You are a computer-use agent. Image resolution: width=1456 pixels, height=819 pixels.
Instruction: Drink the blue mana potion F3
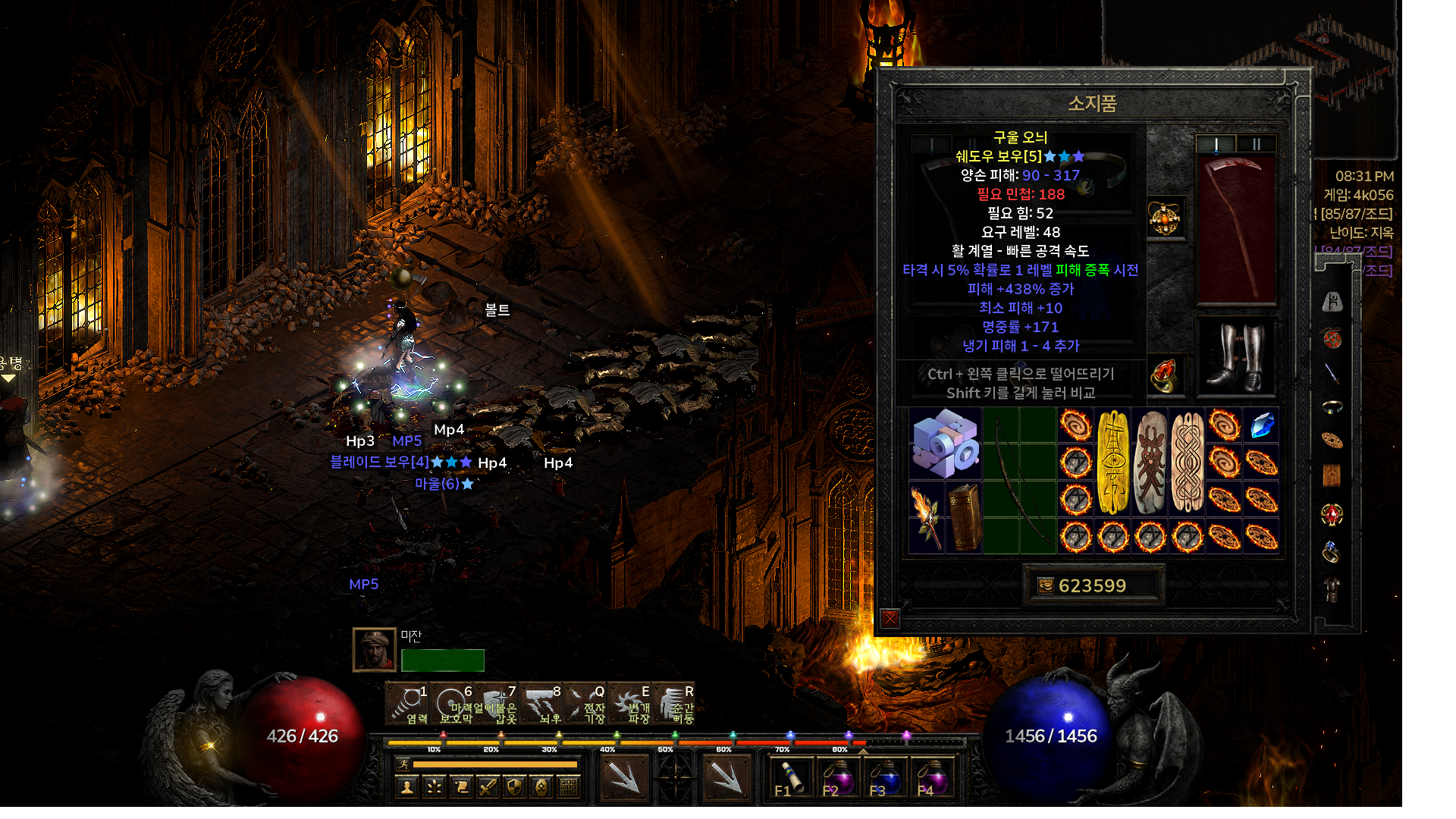pos(884,779)
